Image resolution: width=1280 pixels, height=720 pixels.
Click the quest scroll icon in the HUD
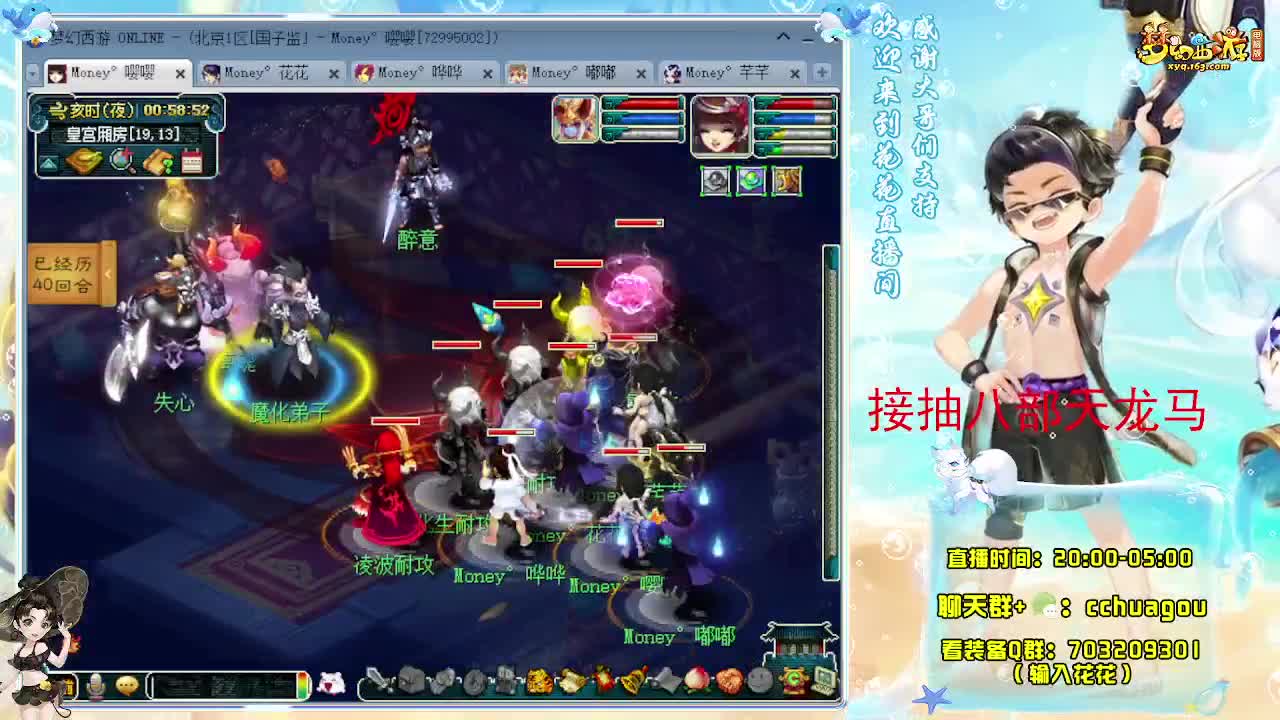coord(158,162)
